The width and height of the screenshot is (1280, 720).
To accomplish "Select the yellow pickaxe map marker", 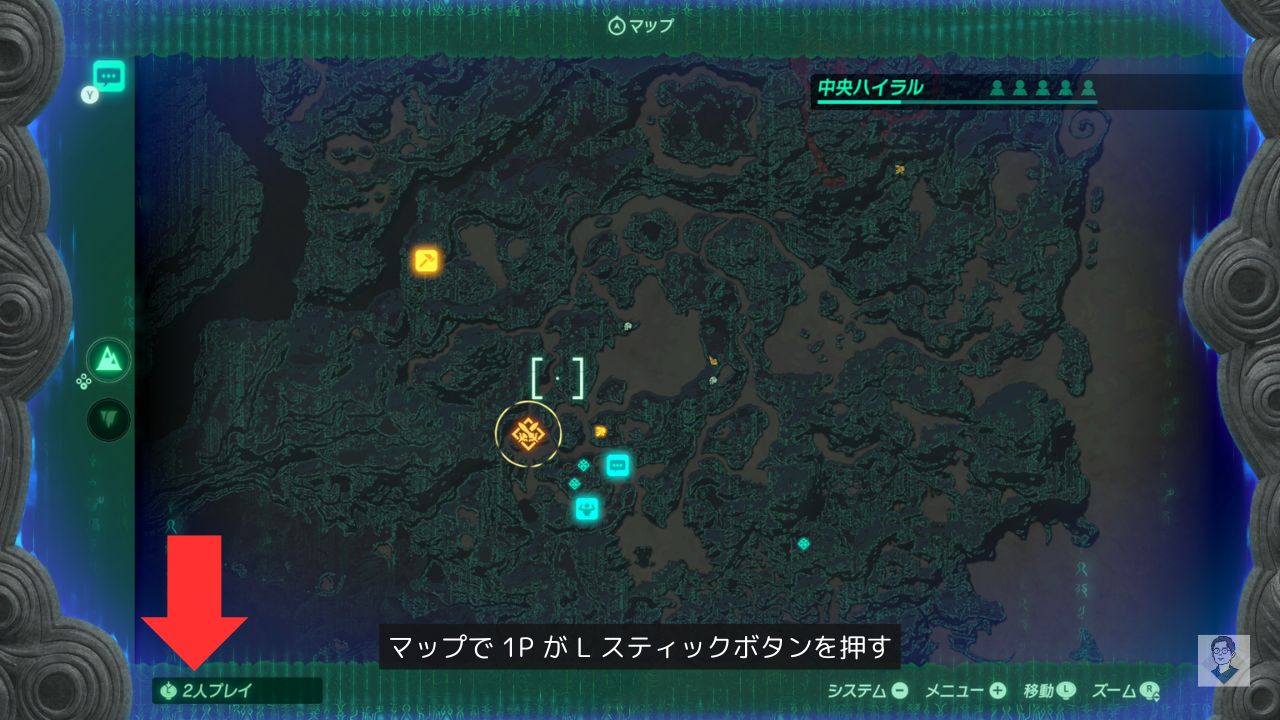I will [427, 261].
